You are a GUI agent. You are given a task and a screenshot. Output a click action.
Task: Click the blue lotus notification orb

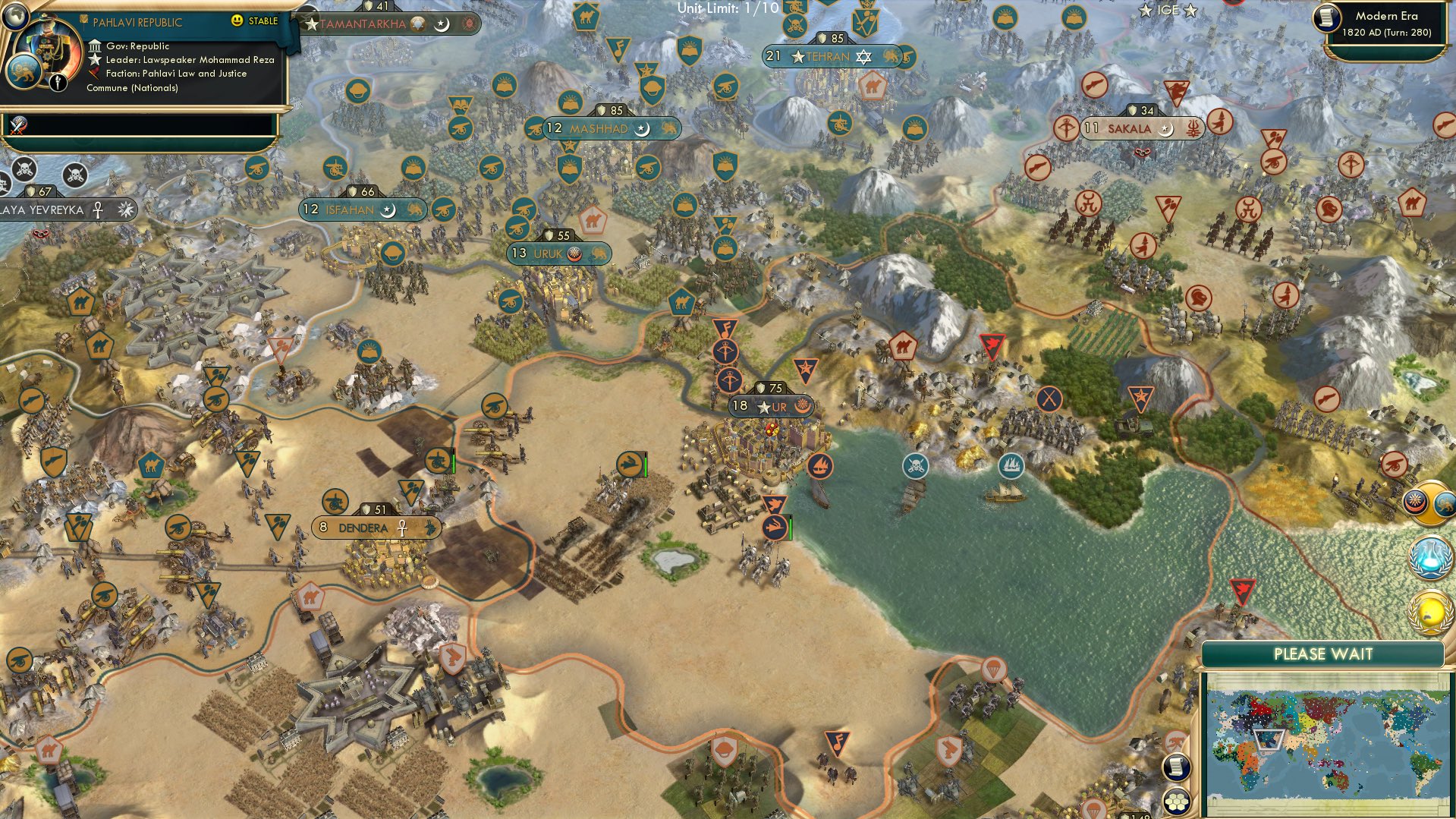tap(1430, 556)
